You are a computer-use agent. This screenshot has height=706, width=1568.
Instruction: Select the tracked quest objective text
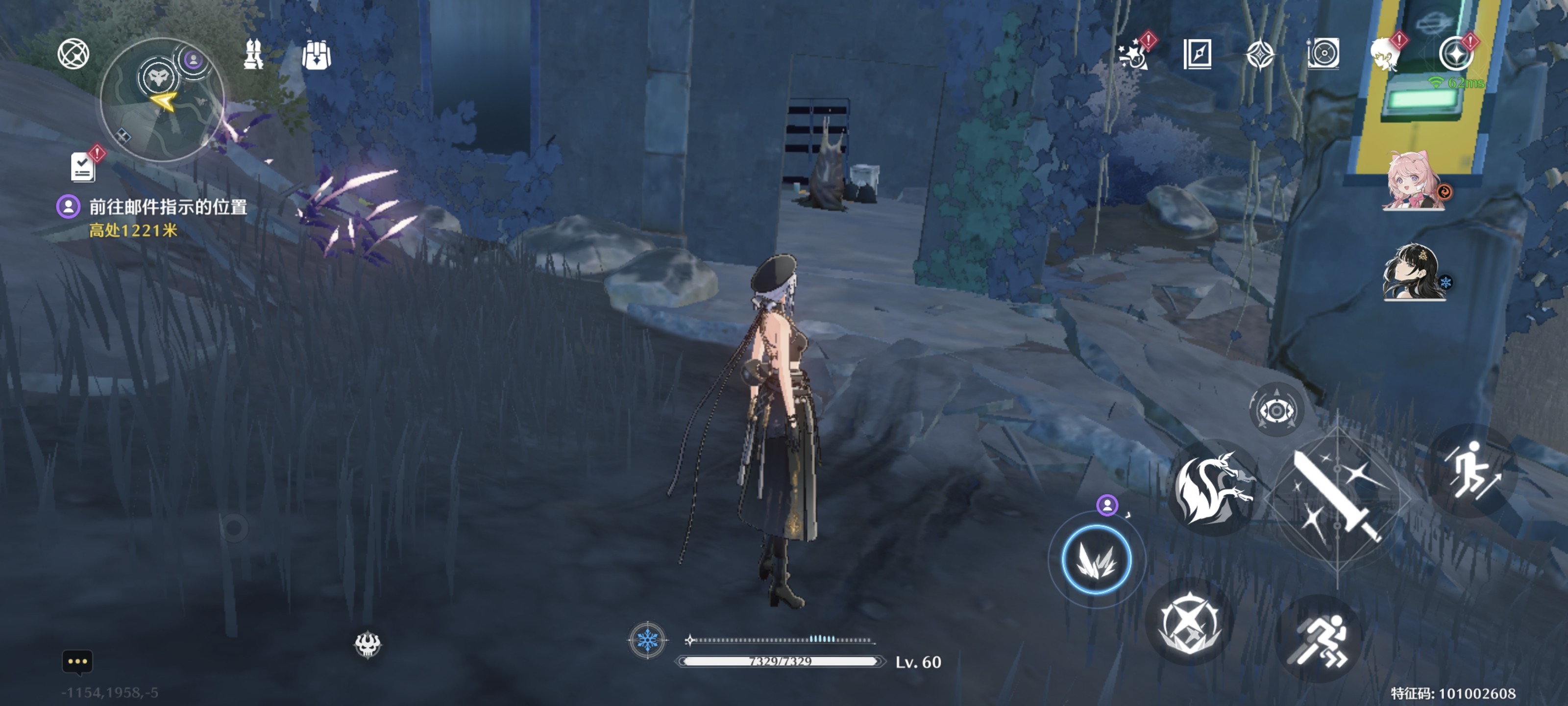(x=168, y=207)
